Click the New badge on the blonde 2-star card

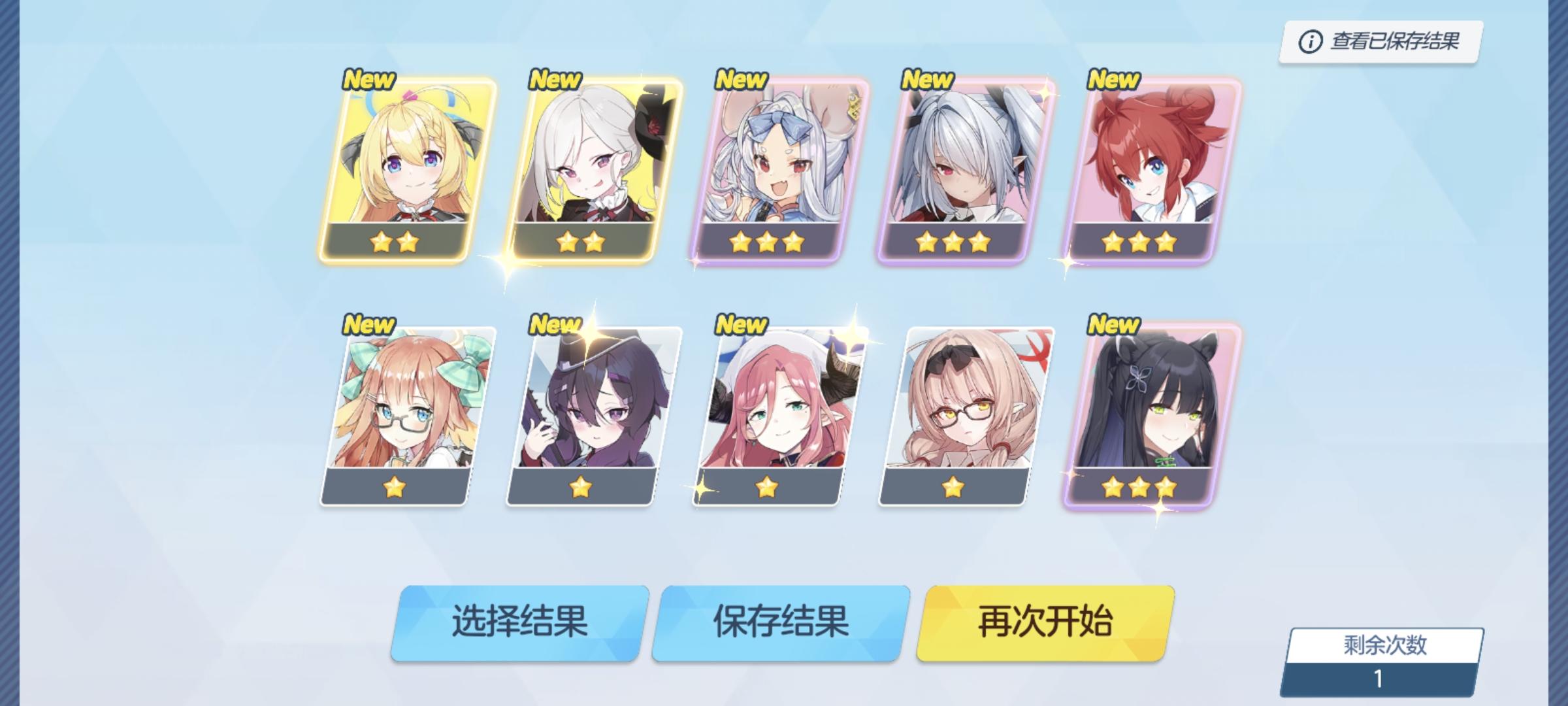(370, 80)
